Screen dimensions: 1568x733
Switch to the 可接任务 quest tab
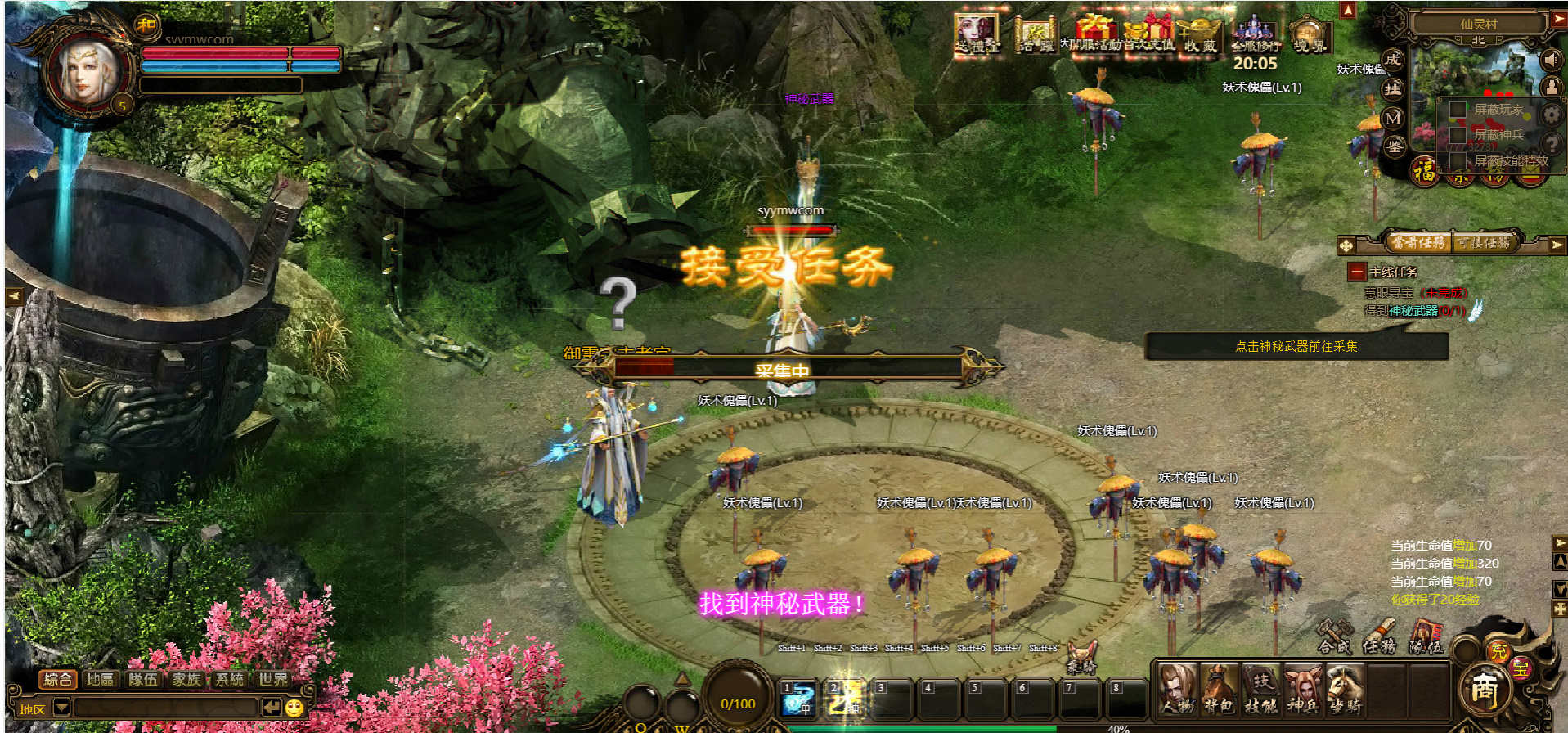click(1485, 243)
